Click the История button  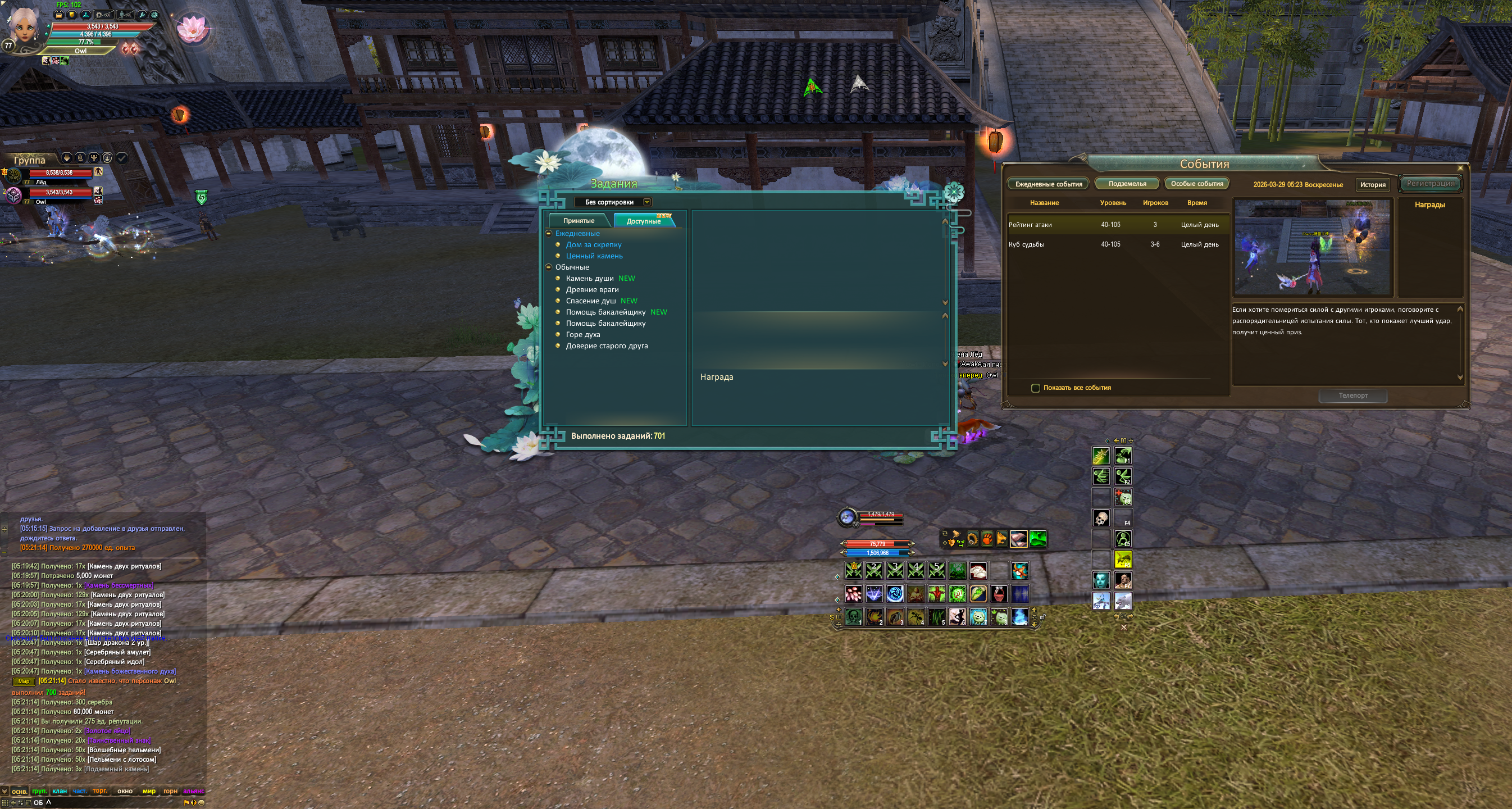(x=1372, y=184)
